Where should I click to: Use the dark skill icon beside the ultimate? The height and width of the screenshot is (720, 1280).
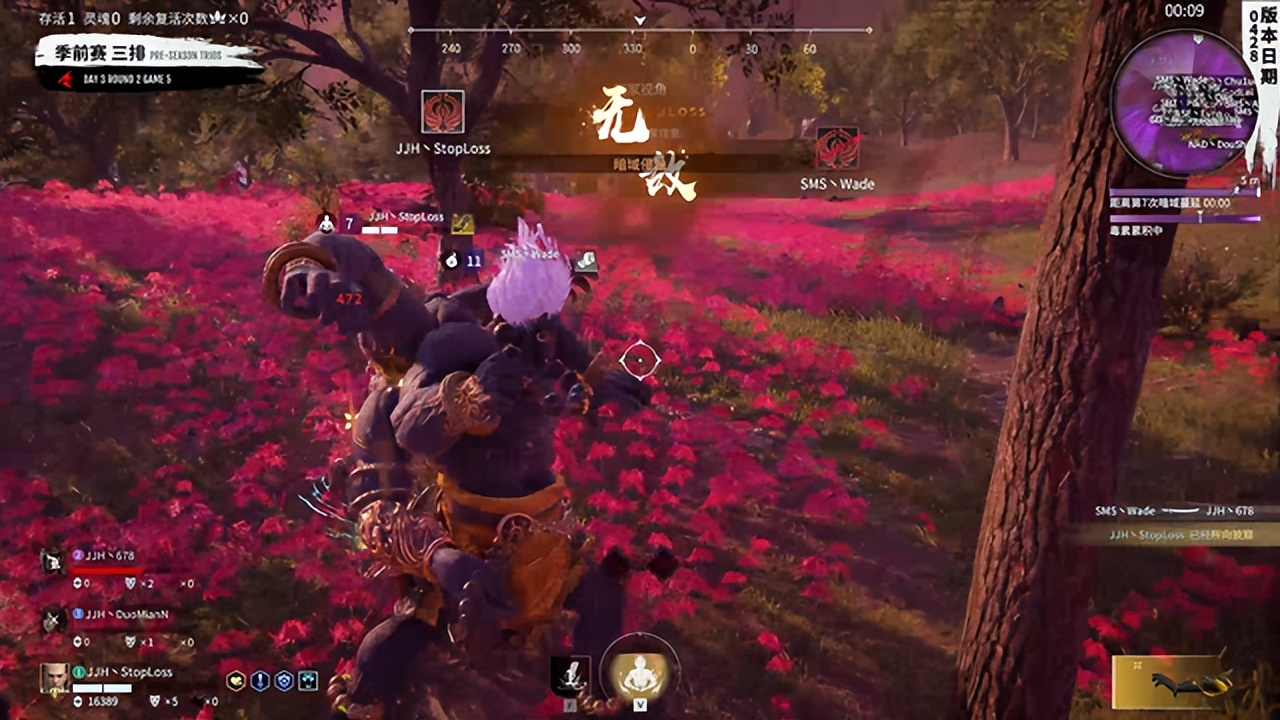point(572,676)
